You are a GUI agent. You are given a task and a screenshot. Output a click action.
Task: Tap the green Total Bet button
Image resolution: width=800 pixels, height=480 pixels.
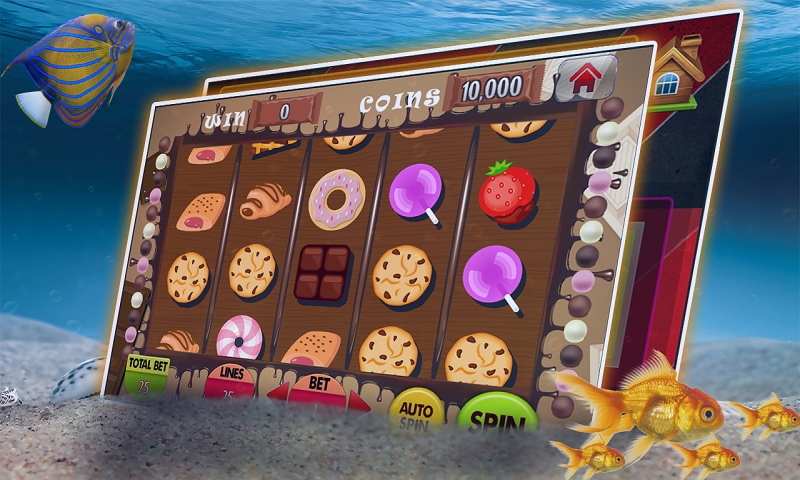pyautogui.click(x=145, y=370)
